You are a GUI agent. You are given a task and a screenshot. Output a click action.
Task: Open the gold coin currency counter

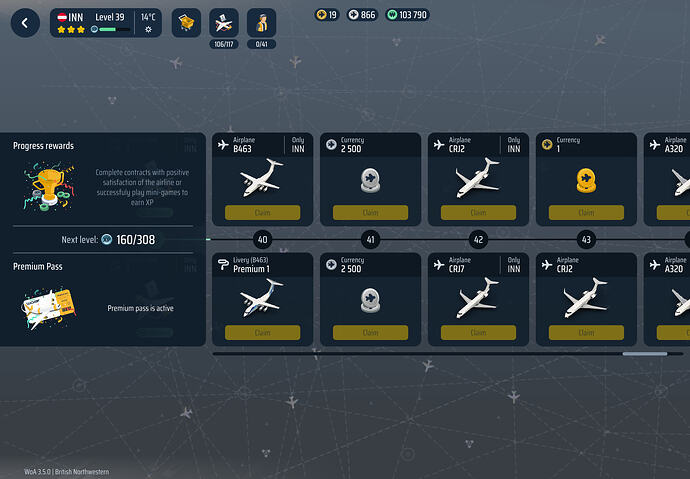[x=327, y=15]
